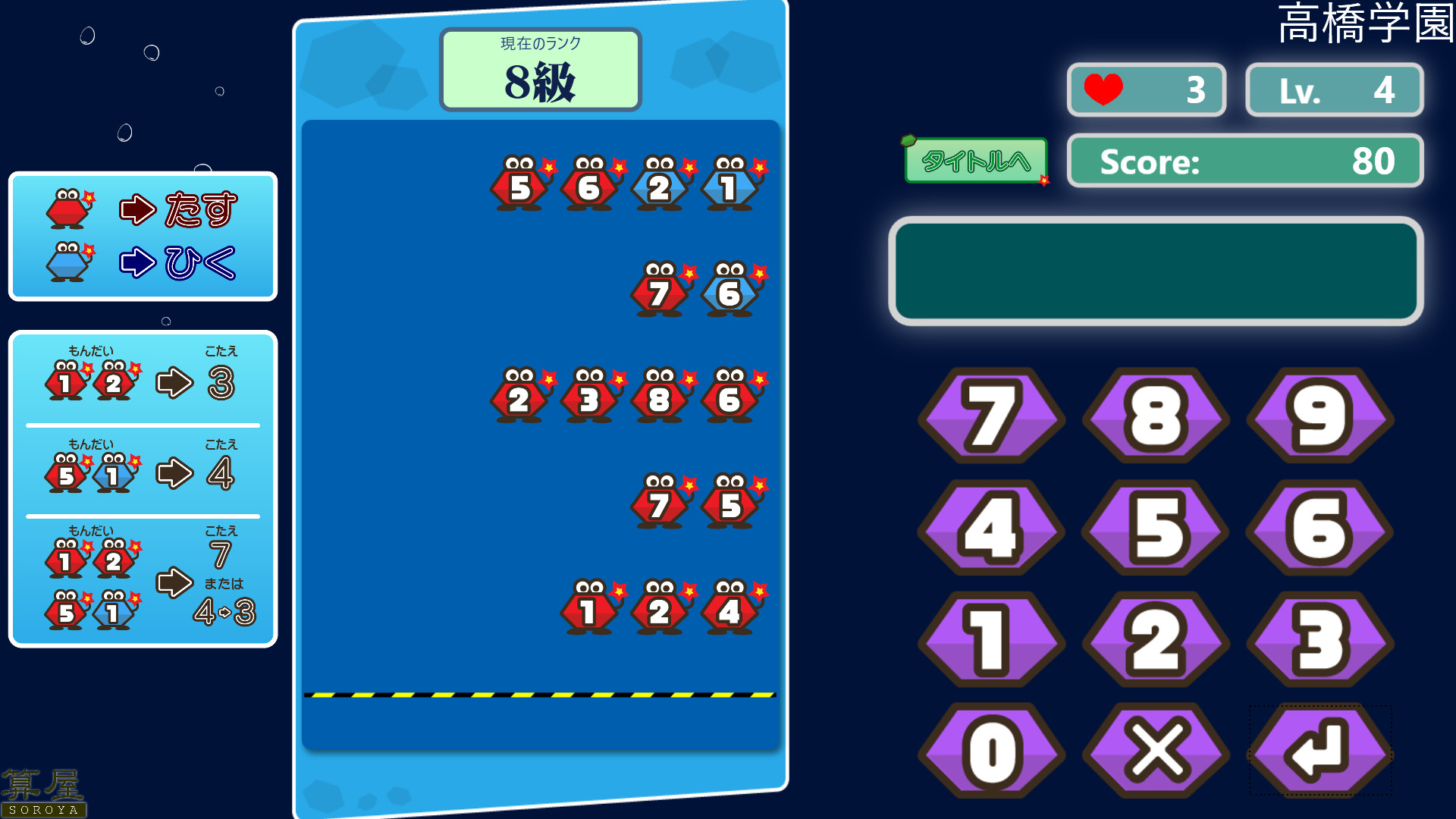Choose the number 5 keypad button
This screenshot has width=1456, height=819.
[1156, 528]
